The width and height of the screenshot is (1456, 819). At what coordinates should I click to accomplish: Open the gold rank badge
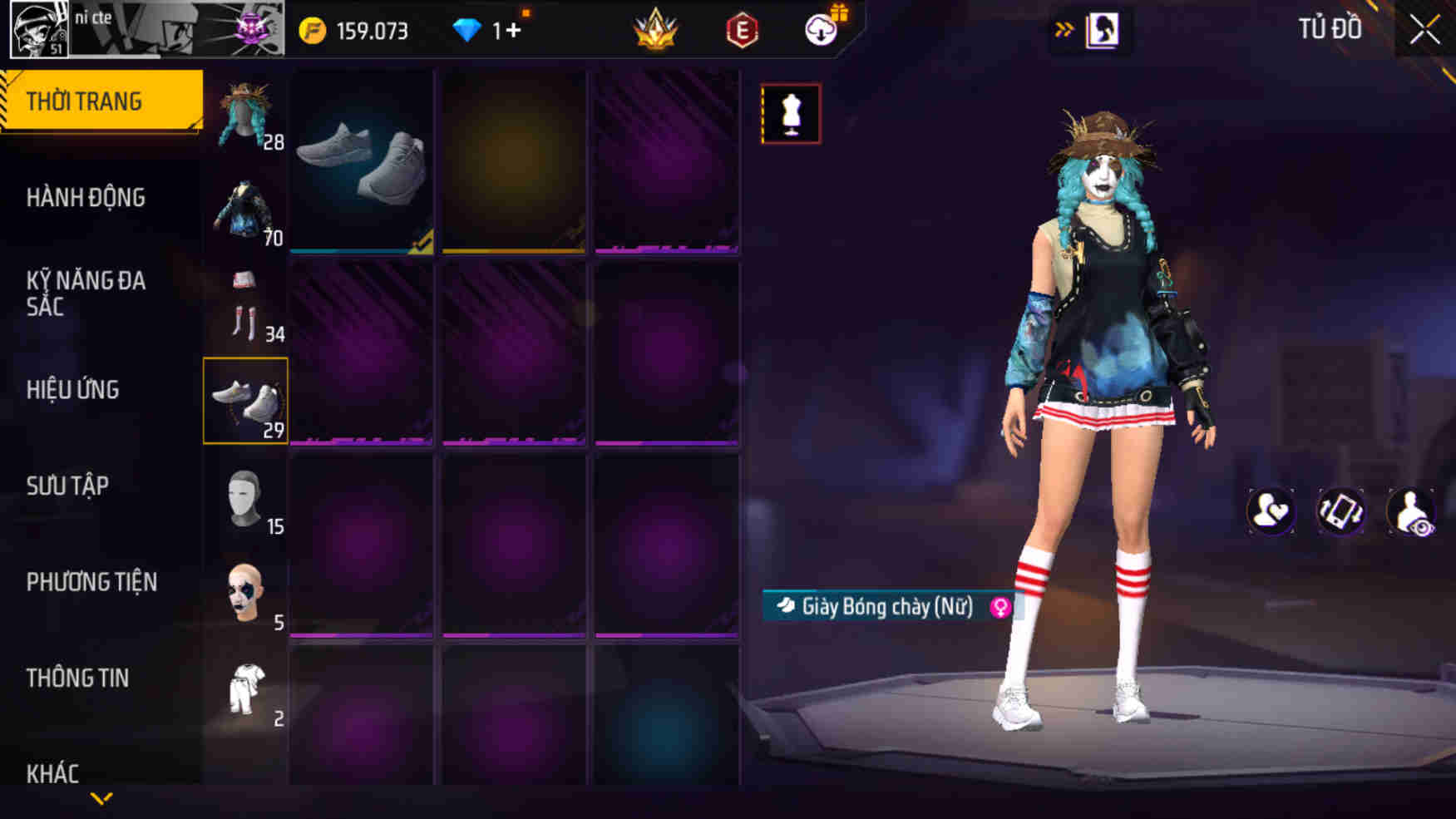pos(656,29)
